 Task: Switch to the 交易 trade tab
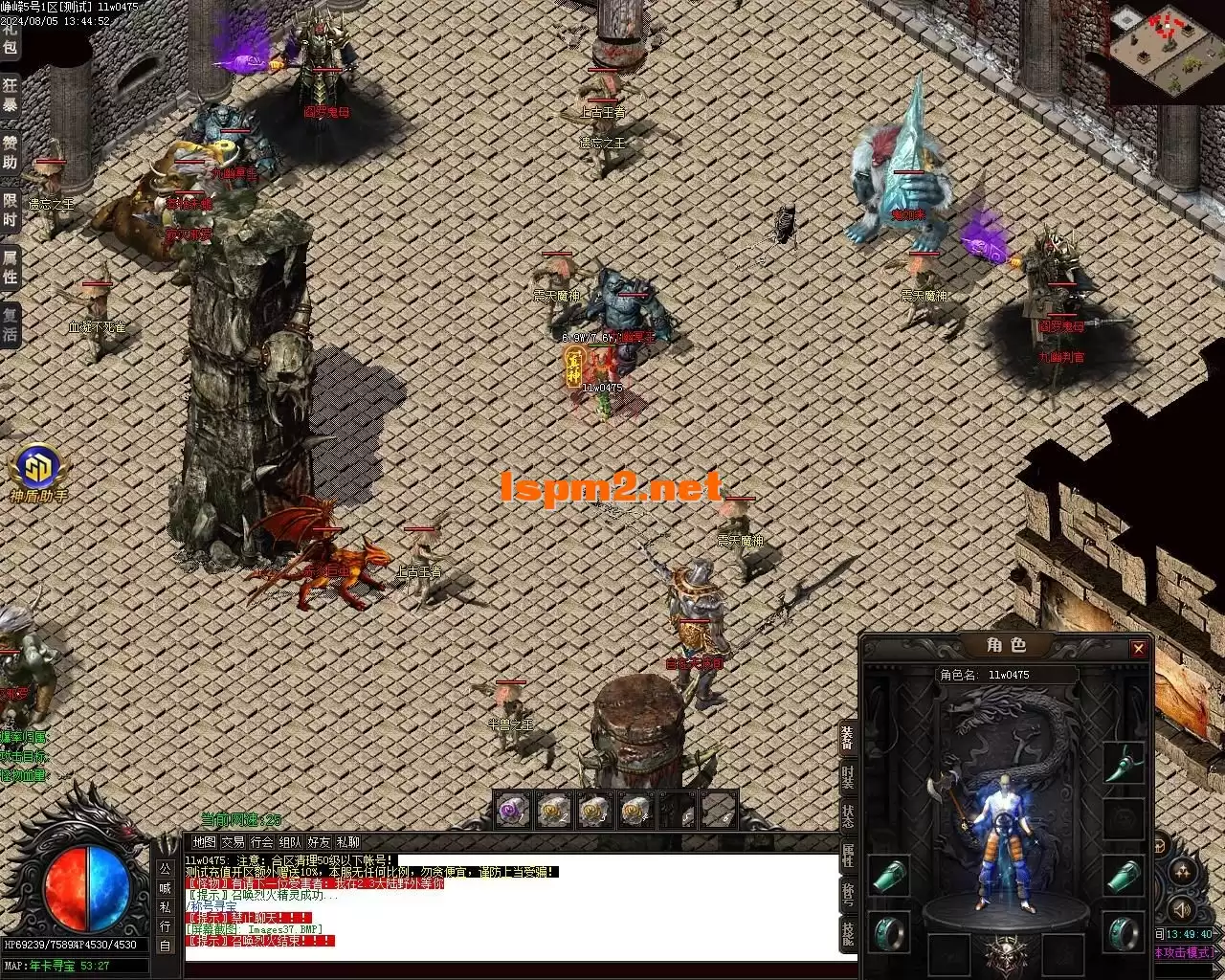233,842
